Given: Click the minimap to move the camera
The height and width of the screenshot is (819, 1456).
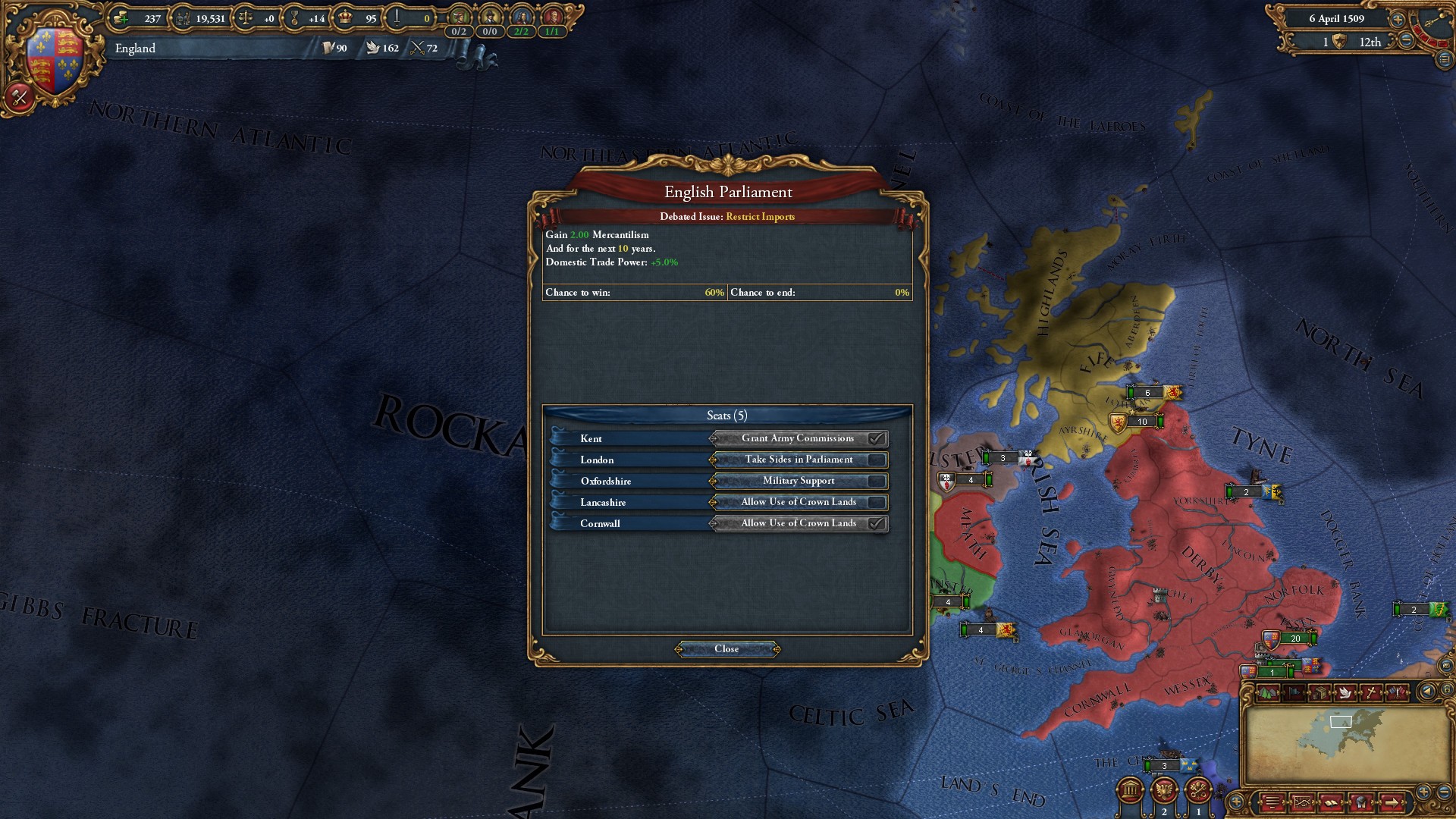Looking at the screenshot, I should tap(1341, 743).
